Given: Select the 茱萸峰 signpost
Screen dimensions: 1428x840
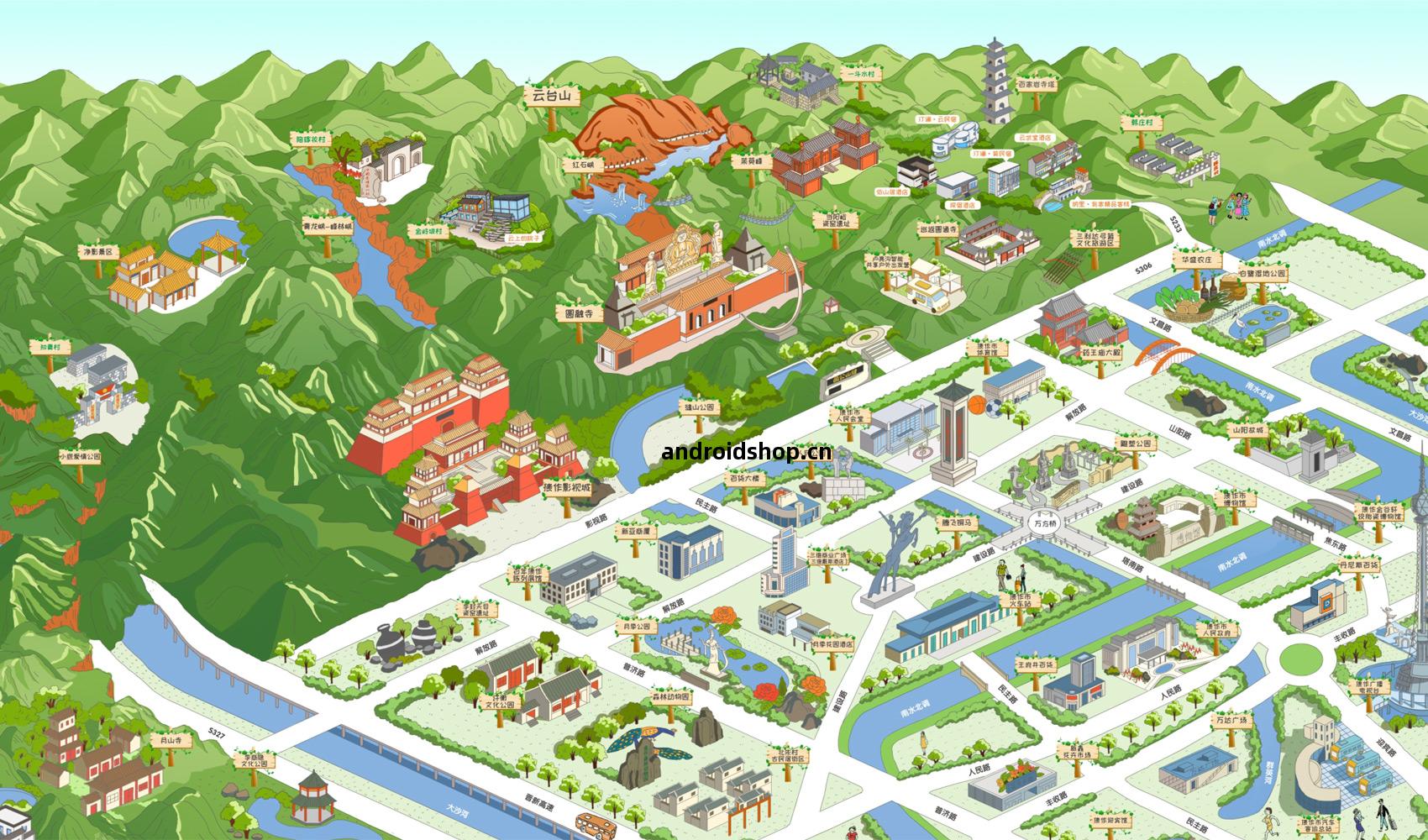Looking at the screenshot, I should click(750, 160).
